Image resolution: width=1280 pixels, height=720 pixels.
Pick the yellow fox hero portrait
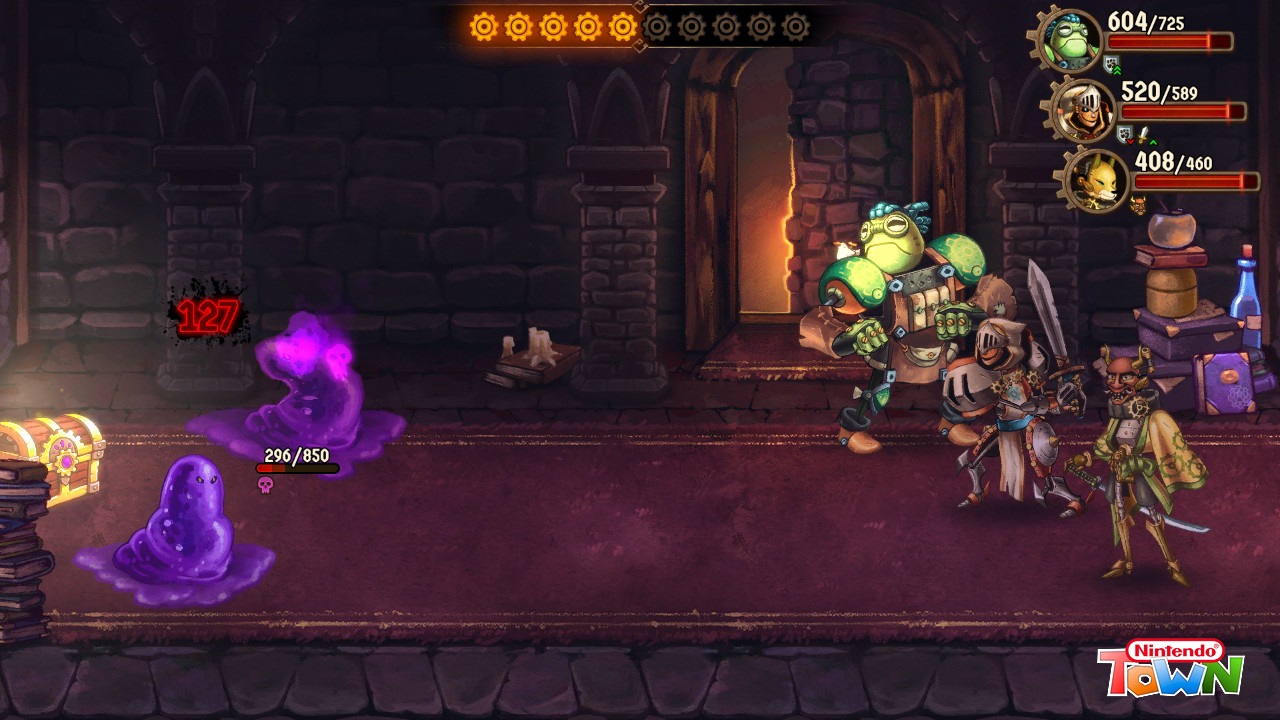click(1097, 181)
